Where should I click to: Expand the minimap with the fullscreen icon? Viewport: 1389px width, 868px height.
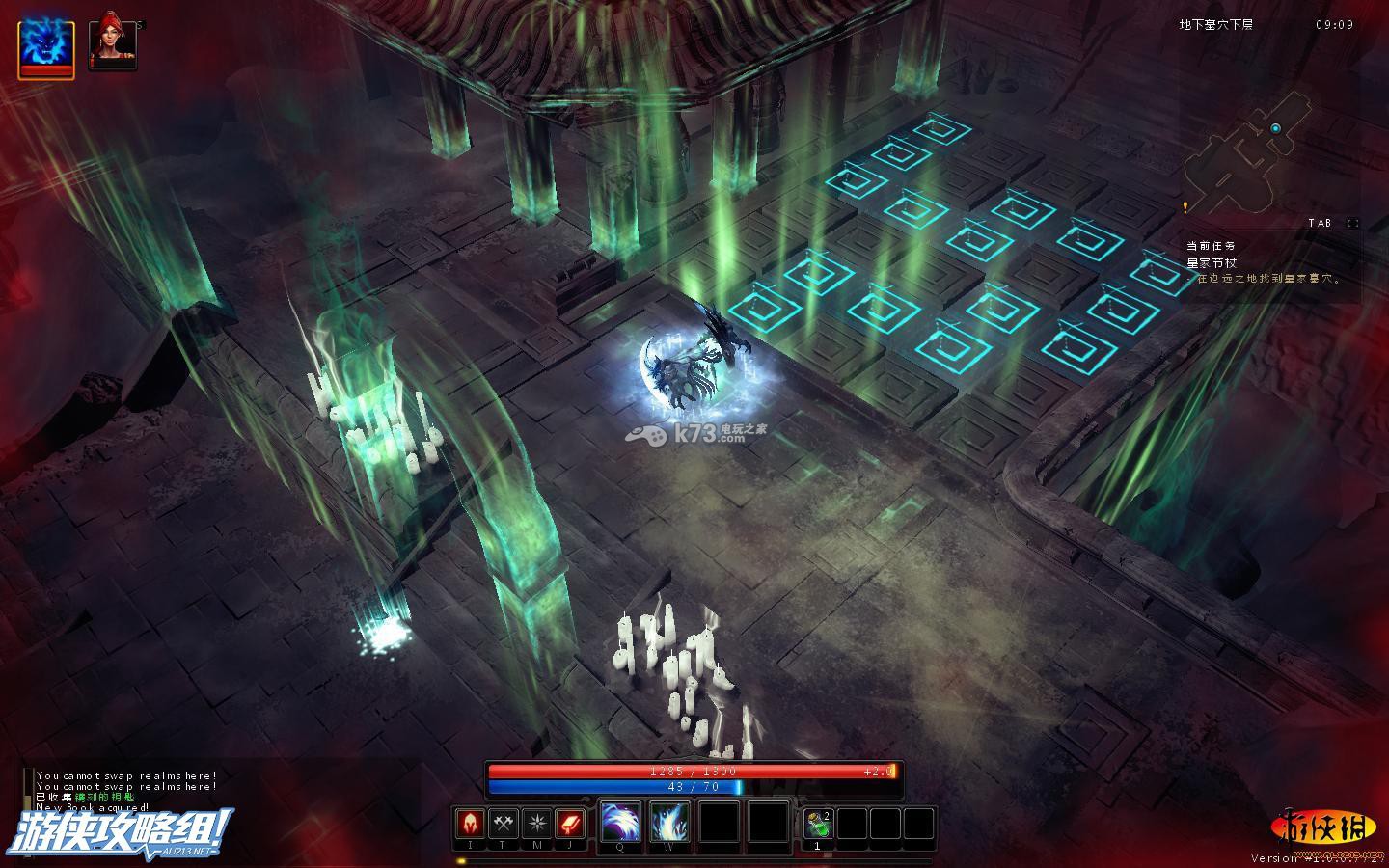(1352, 223)
